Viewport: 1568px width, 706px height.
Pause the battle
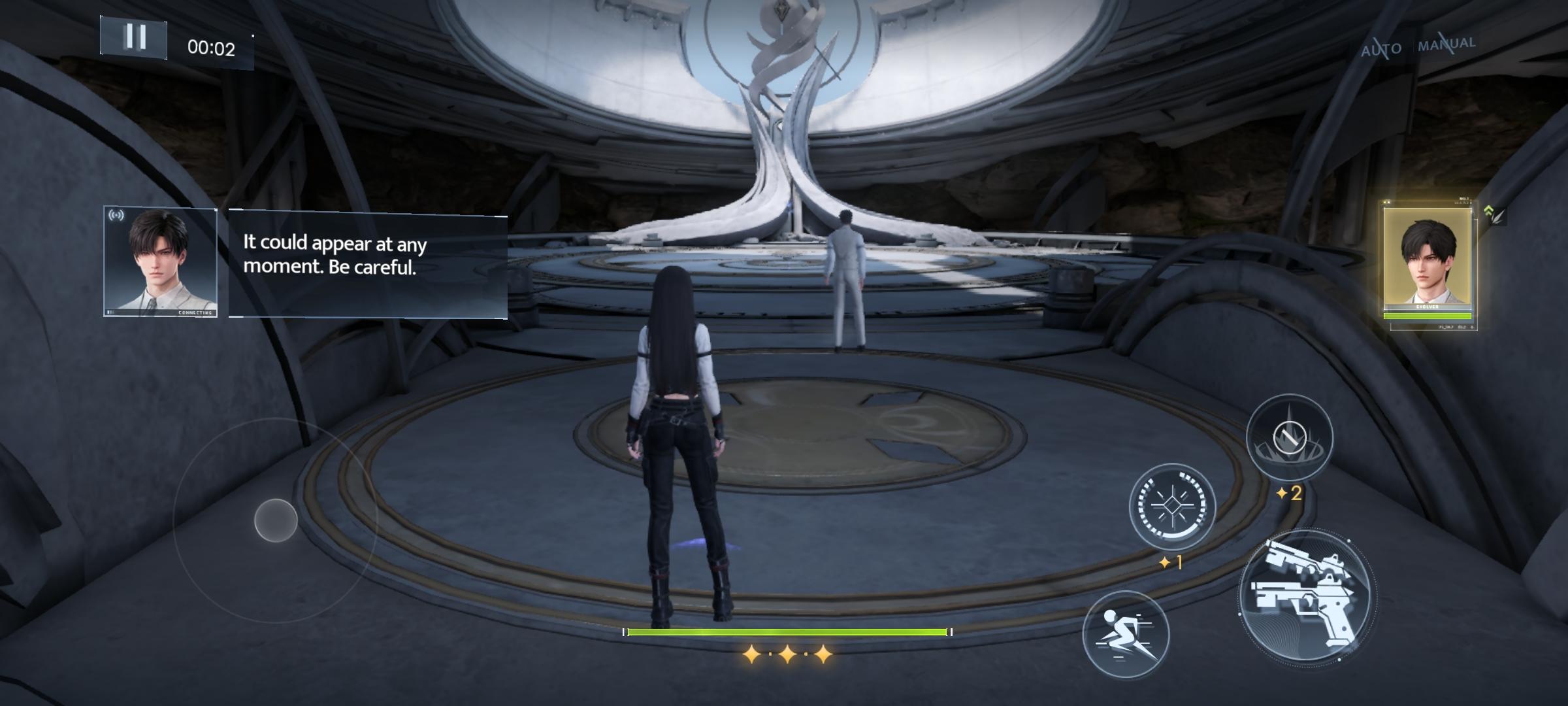point(134,37)
